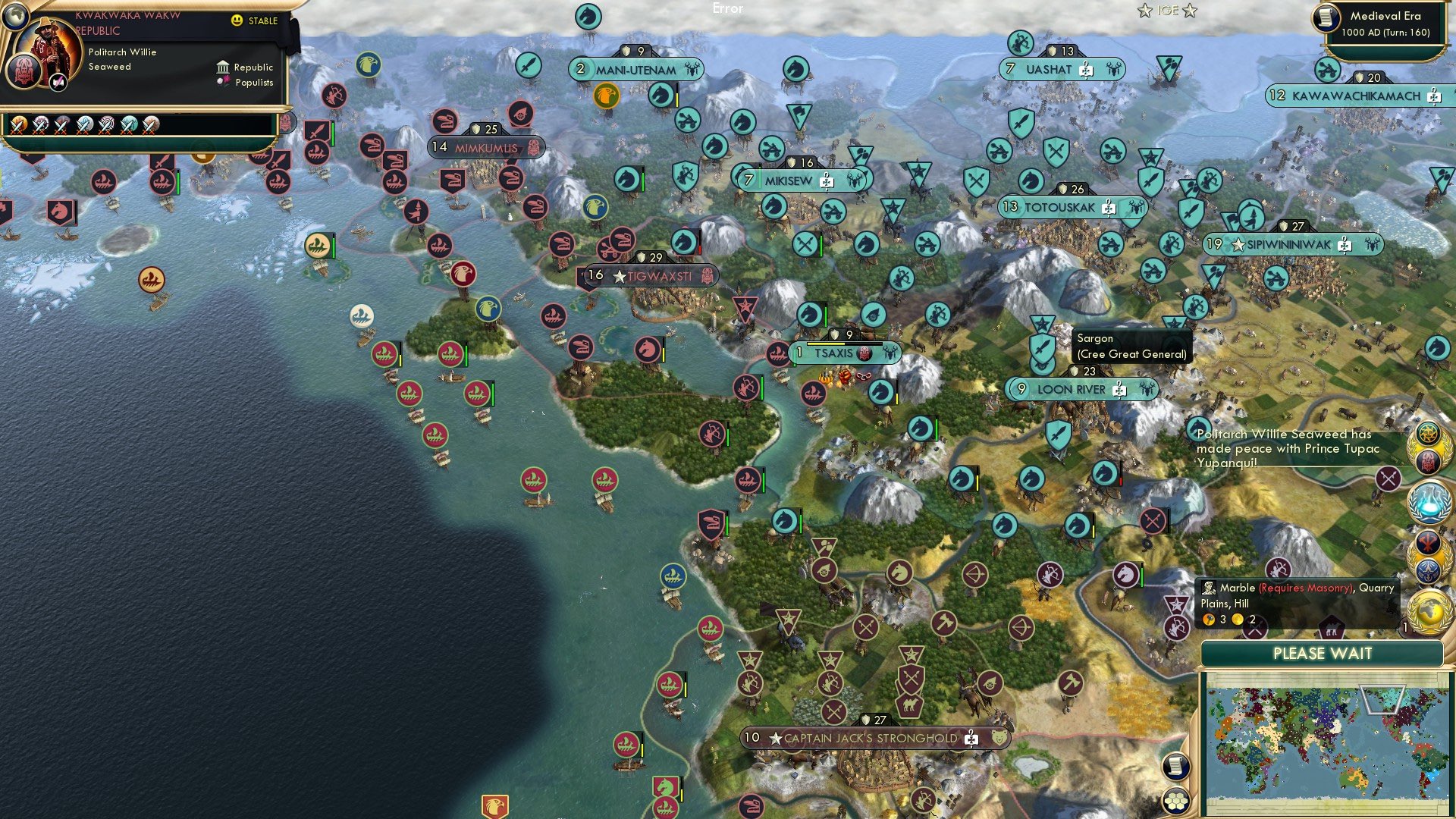
Task: Open the research flask notification on right edge
Action: 1429,502
